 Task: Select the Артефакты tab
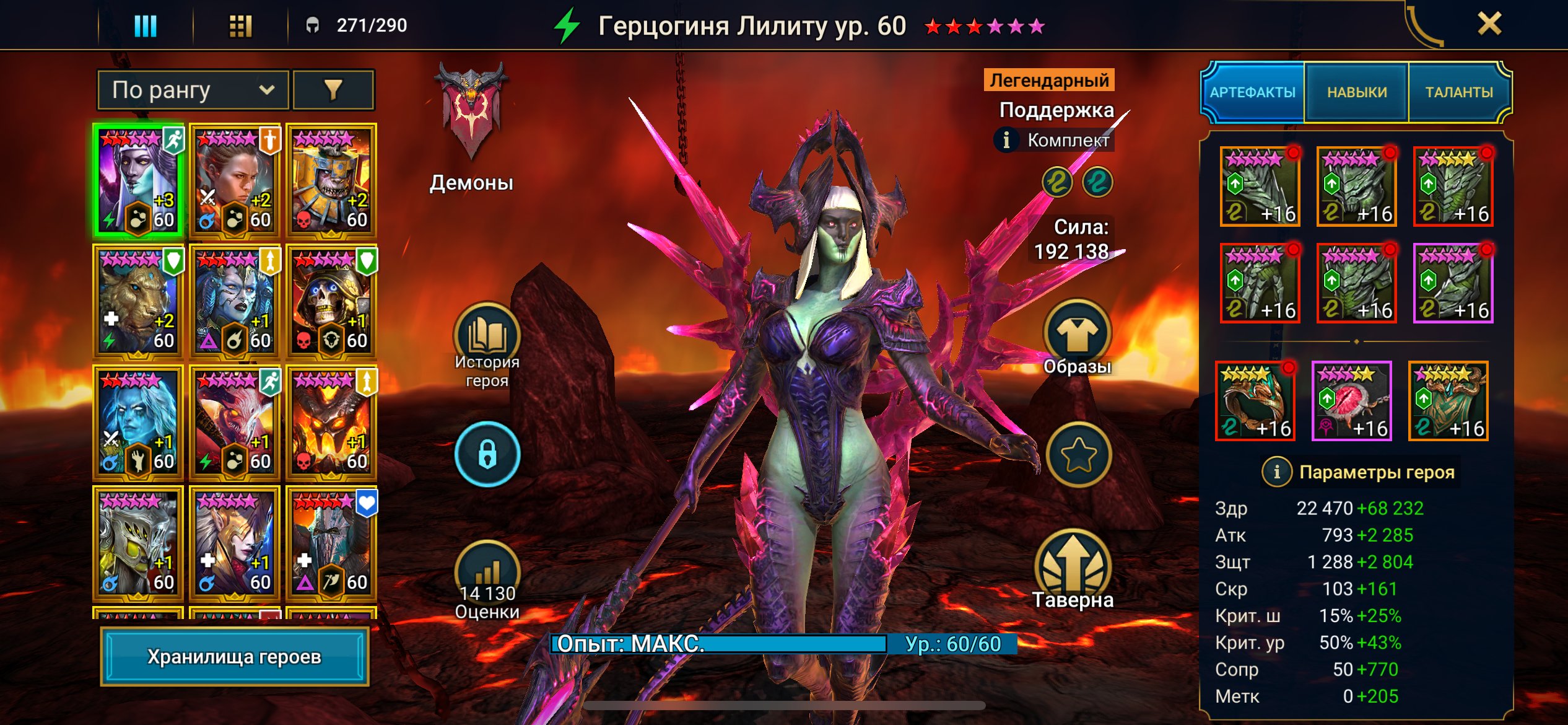(x=1252, y=92)
